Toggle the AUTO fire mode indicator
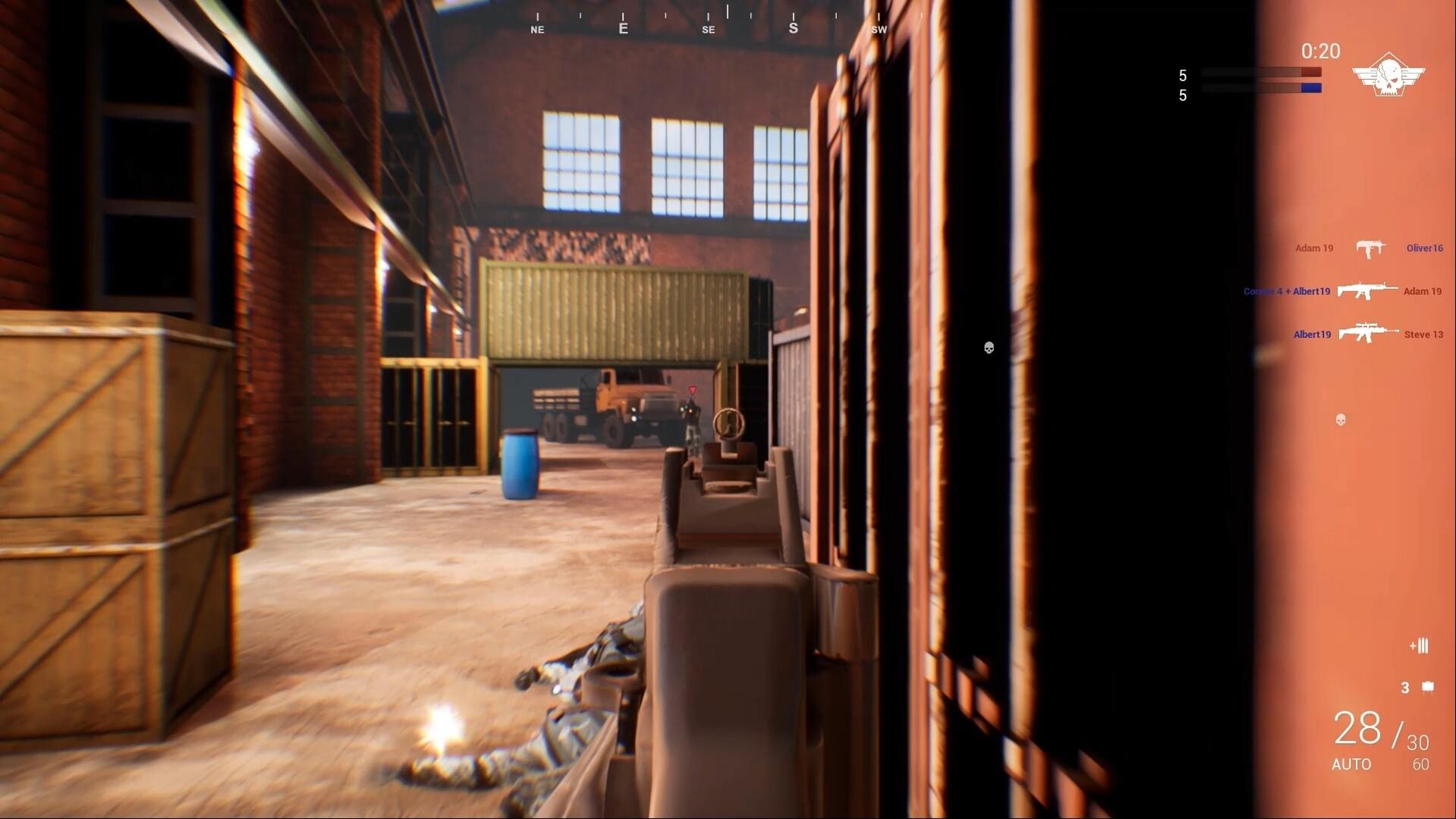The image size is (1456, 819). click(x=1353, y=764)
